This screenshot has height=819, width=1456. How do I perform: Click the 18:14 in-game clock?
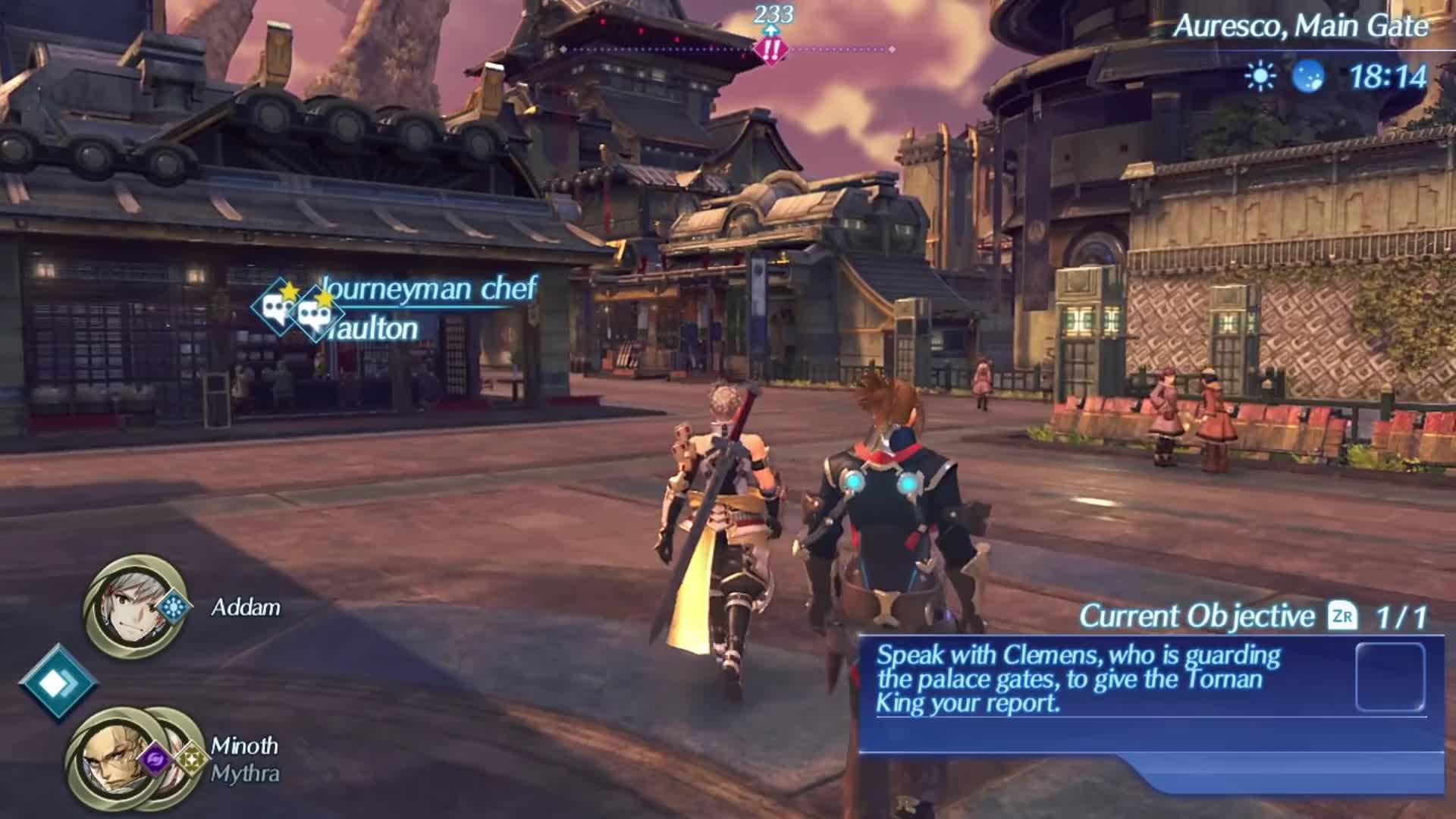click(1389, 76)
